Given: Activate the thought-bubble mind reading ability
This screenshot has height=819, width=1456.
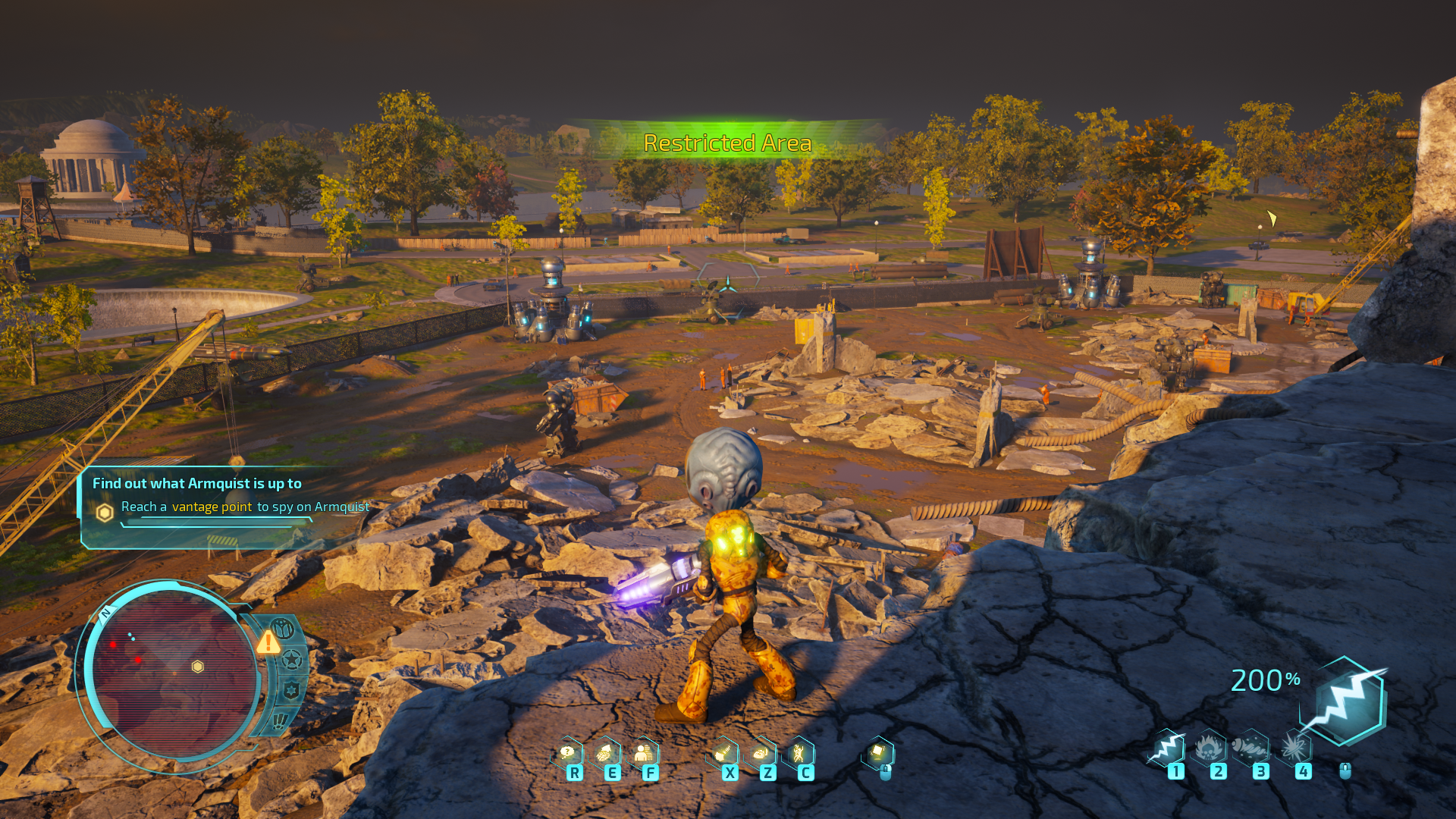Looking at the screenshot, I should tap(568, 753).
